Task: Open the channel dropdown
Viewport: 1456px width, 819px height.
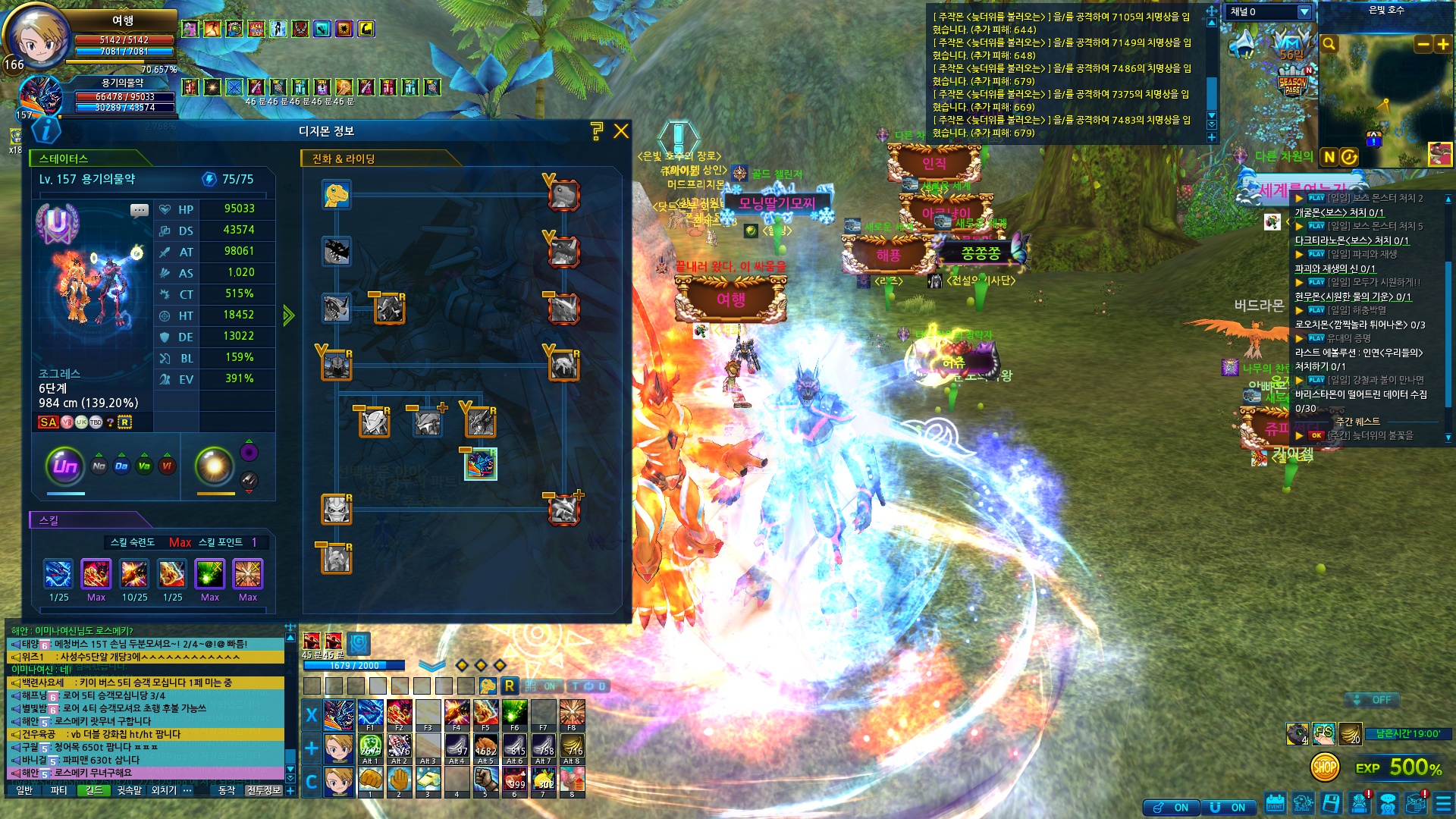Action: (x=1304, y=12)
